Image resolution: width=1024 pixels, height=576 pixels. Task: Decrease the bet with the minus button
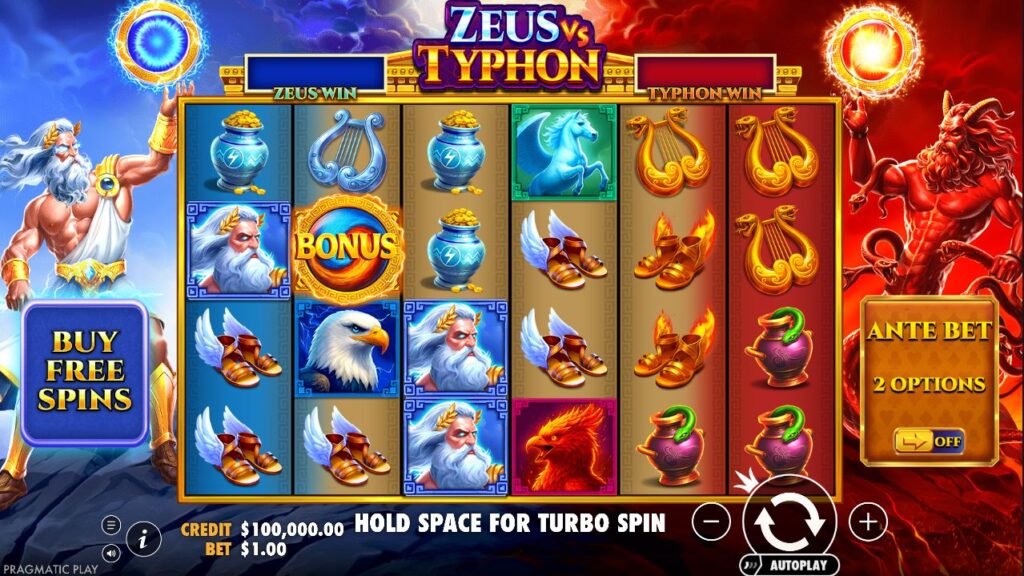tap(711, 521)
